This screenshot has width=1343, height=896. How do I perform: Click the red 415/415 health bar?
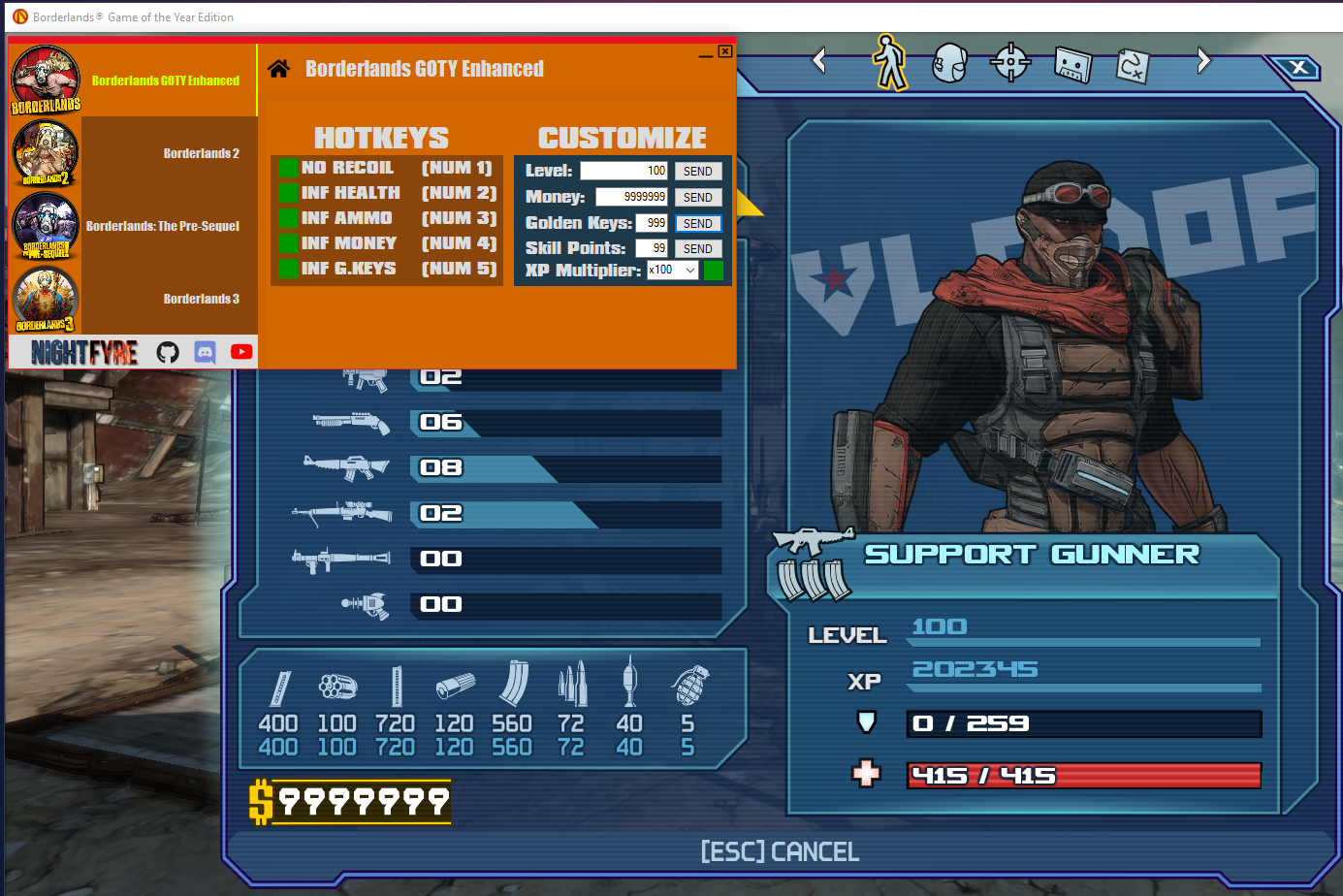click(x=1082, y=775)
